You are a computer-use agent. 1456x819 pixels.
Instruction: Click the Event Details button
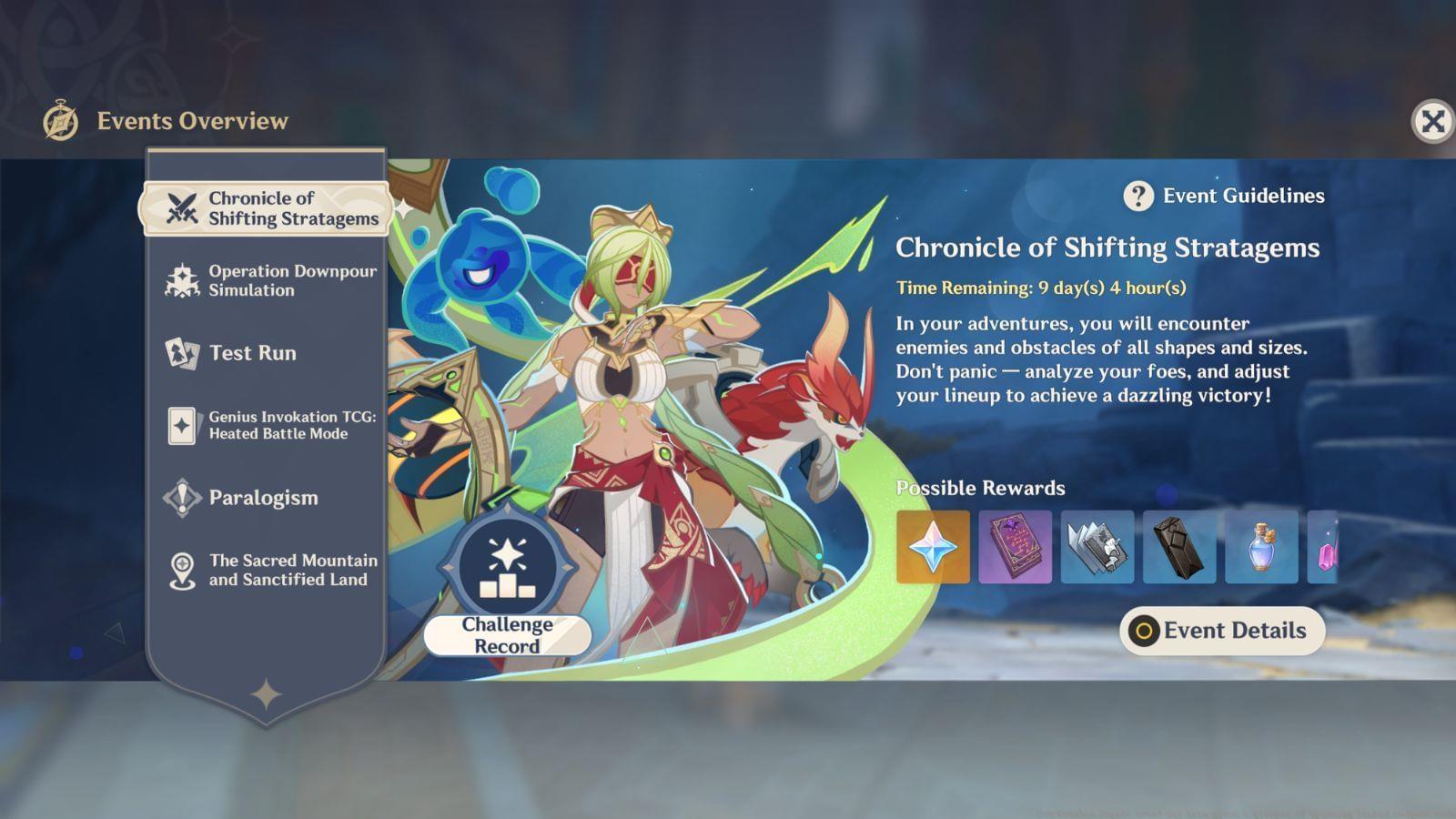click(1221, 631)
